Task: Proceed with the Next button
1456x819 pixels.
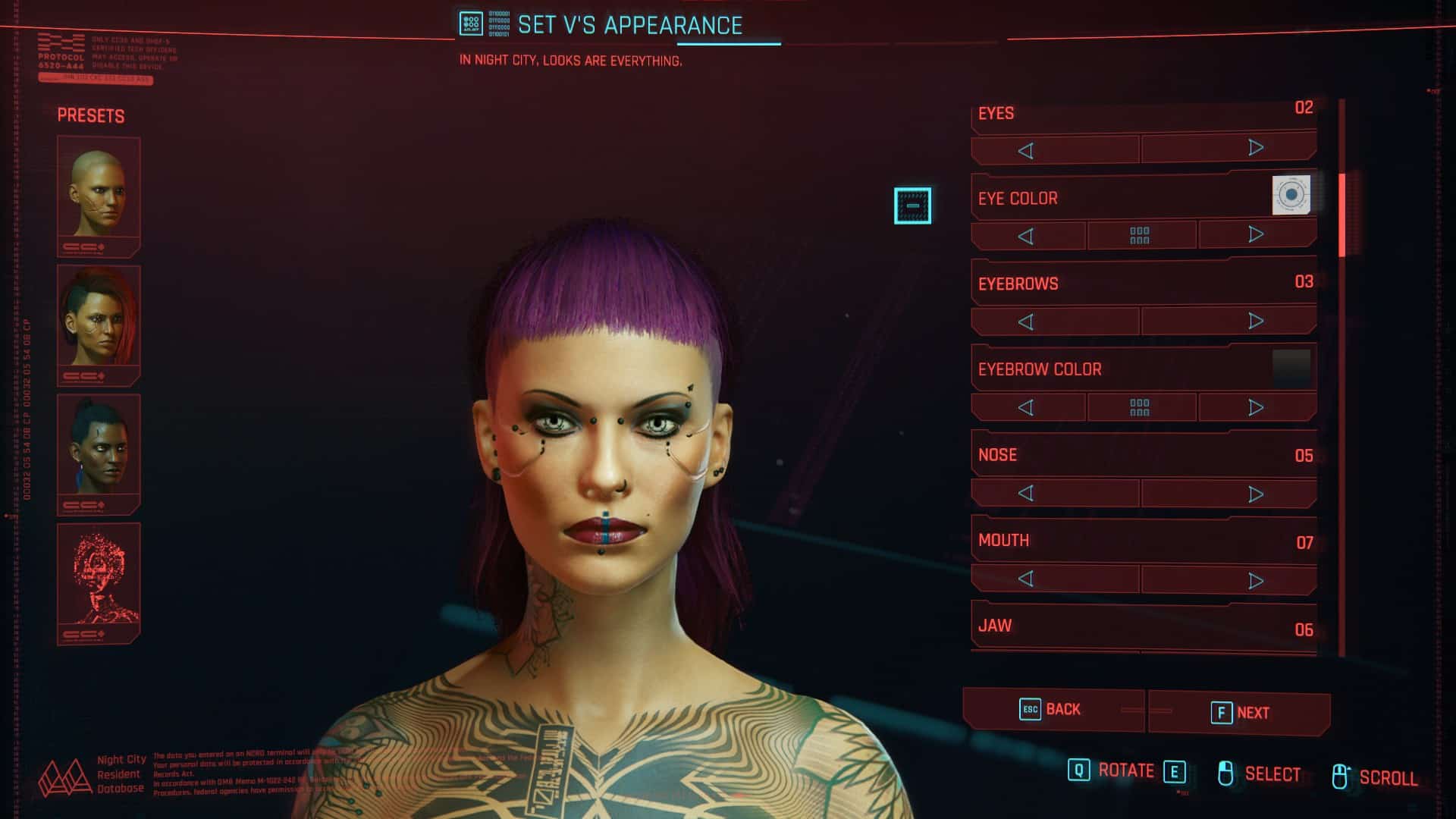Action: click(x=1240, y=713)
